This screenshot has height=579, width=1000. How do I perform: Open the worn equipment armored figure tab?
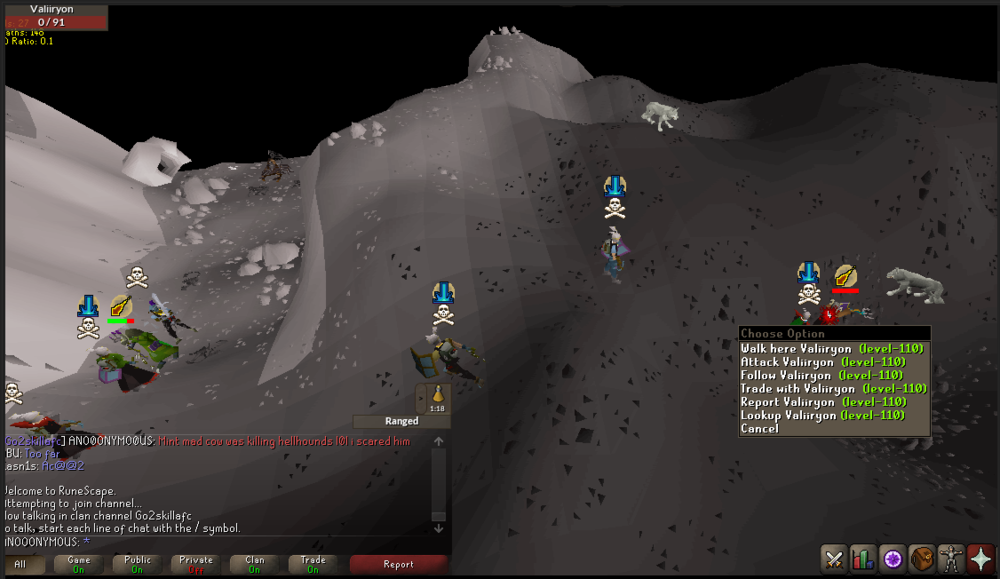tap(951, 558)
